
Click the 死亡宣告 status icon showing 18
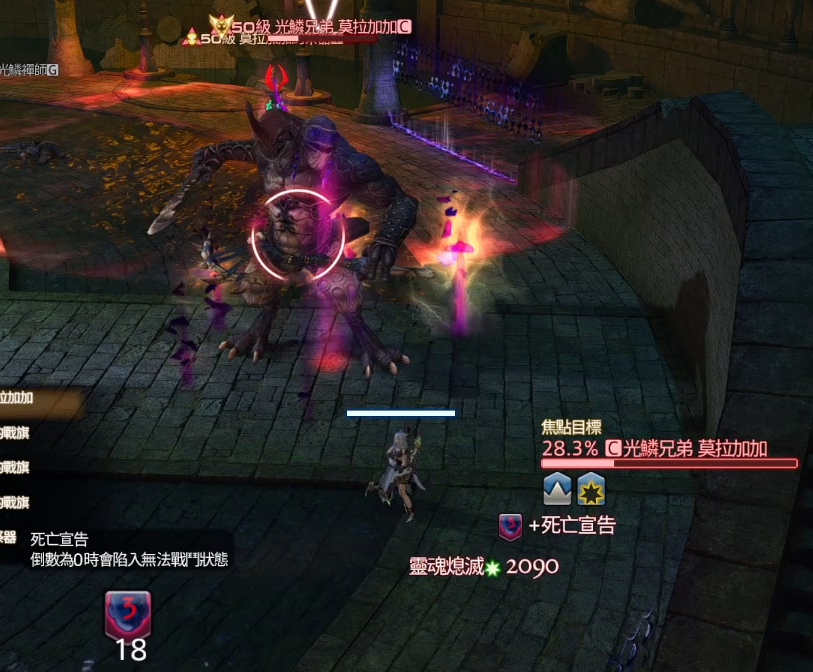point(127,612)
